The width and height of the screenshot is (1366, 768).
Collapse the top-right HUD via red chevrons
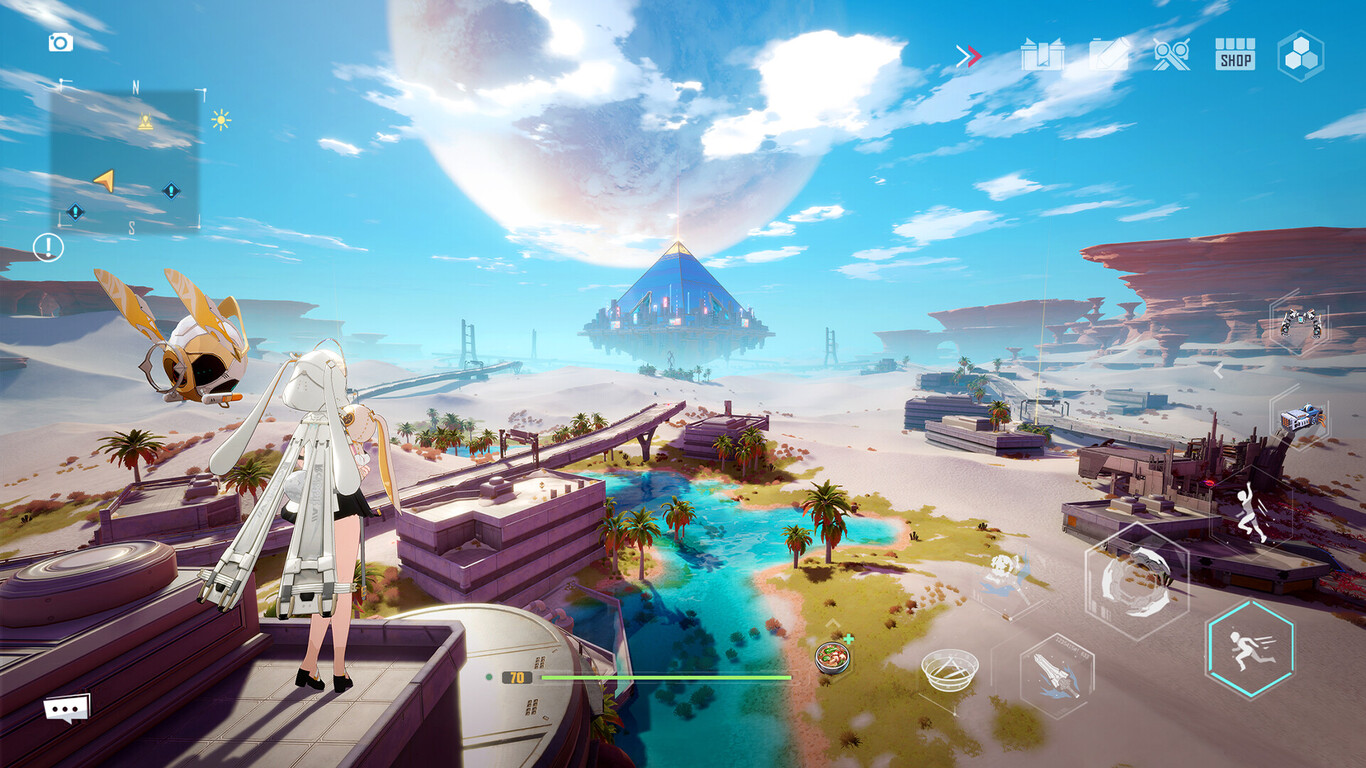[966, 57]
